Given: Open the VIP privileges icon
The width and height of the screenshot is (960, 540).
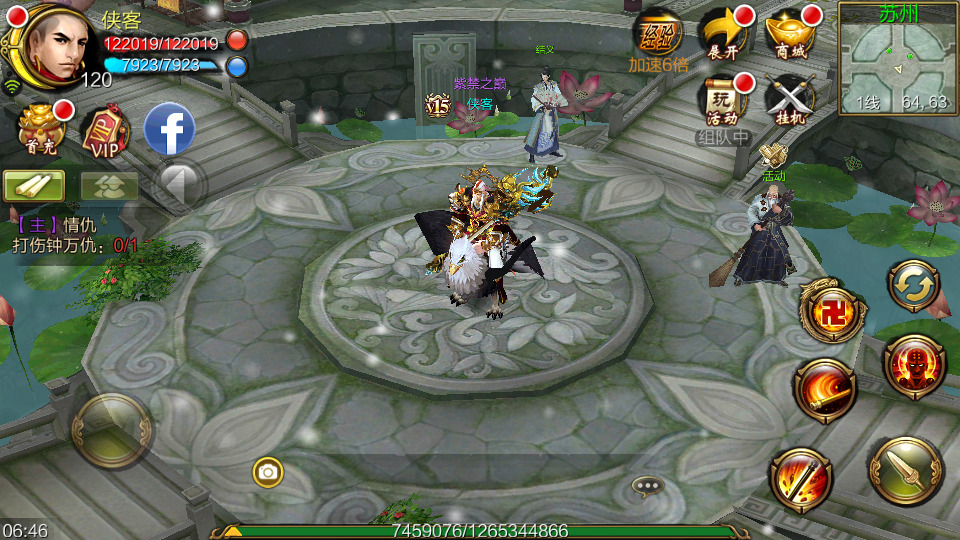Looking at the screenshot, I should click(x=104, y=131).
